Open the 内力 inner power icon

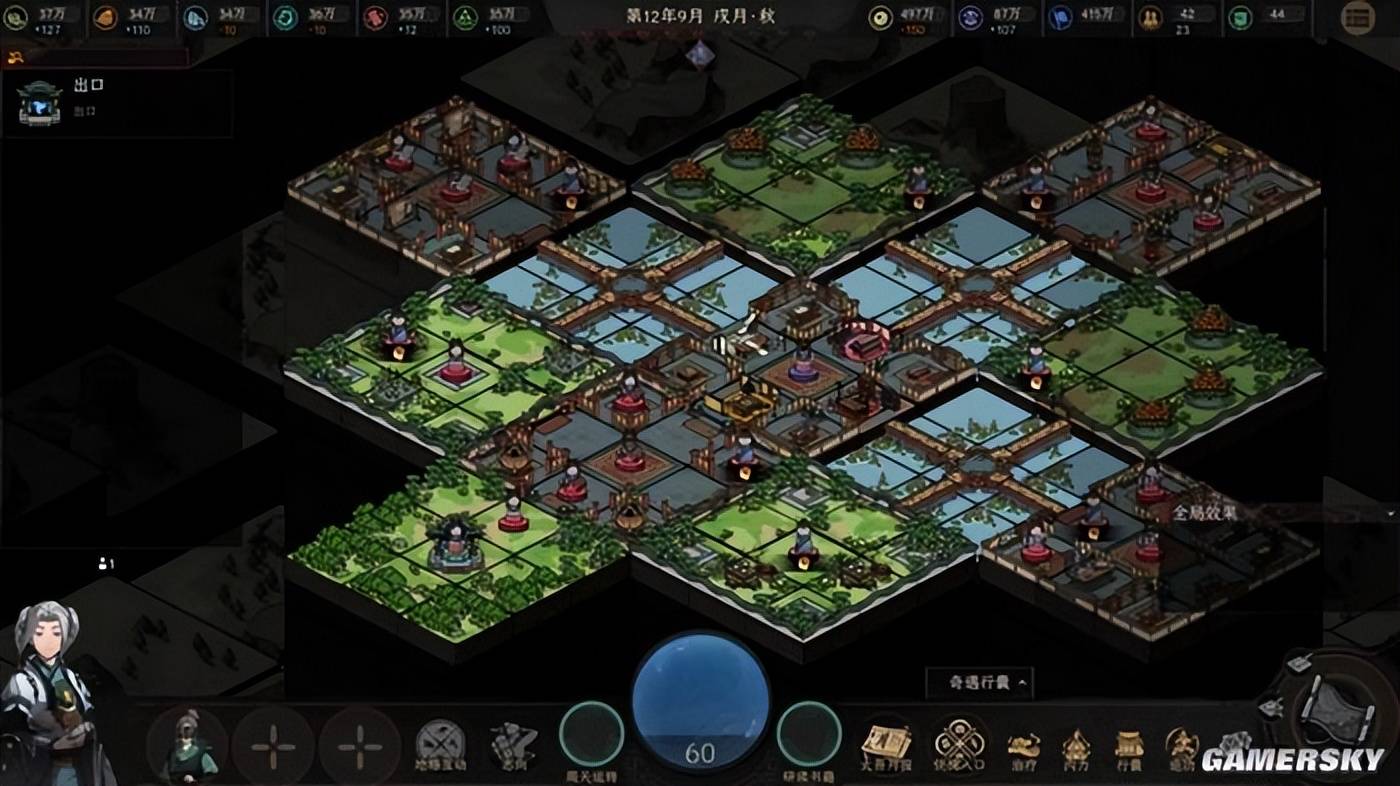(1076, 746)
